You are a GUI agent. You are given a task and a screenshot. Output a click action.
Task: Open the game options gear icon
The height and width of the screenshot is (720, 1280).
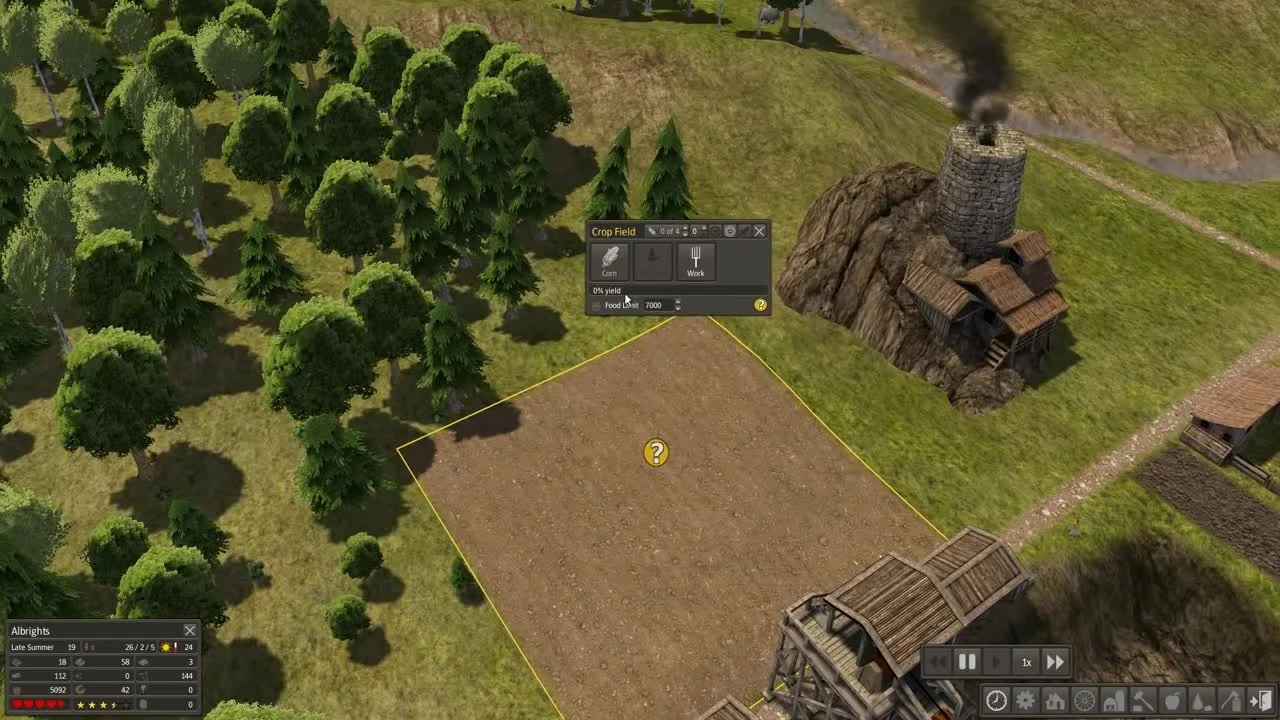[x=1025, y=701]
